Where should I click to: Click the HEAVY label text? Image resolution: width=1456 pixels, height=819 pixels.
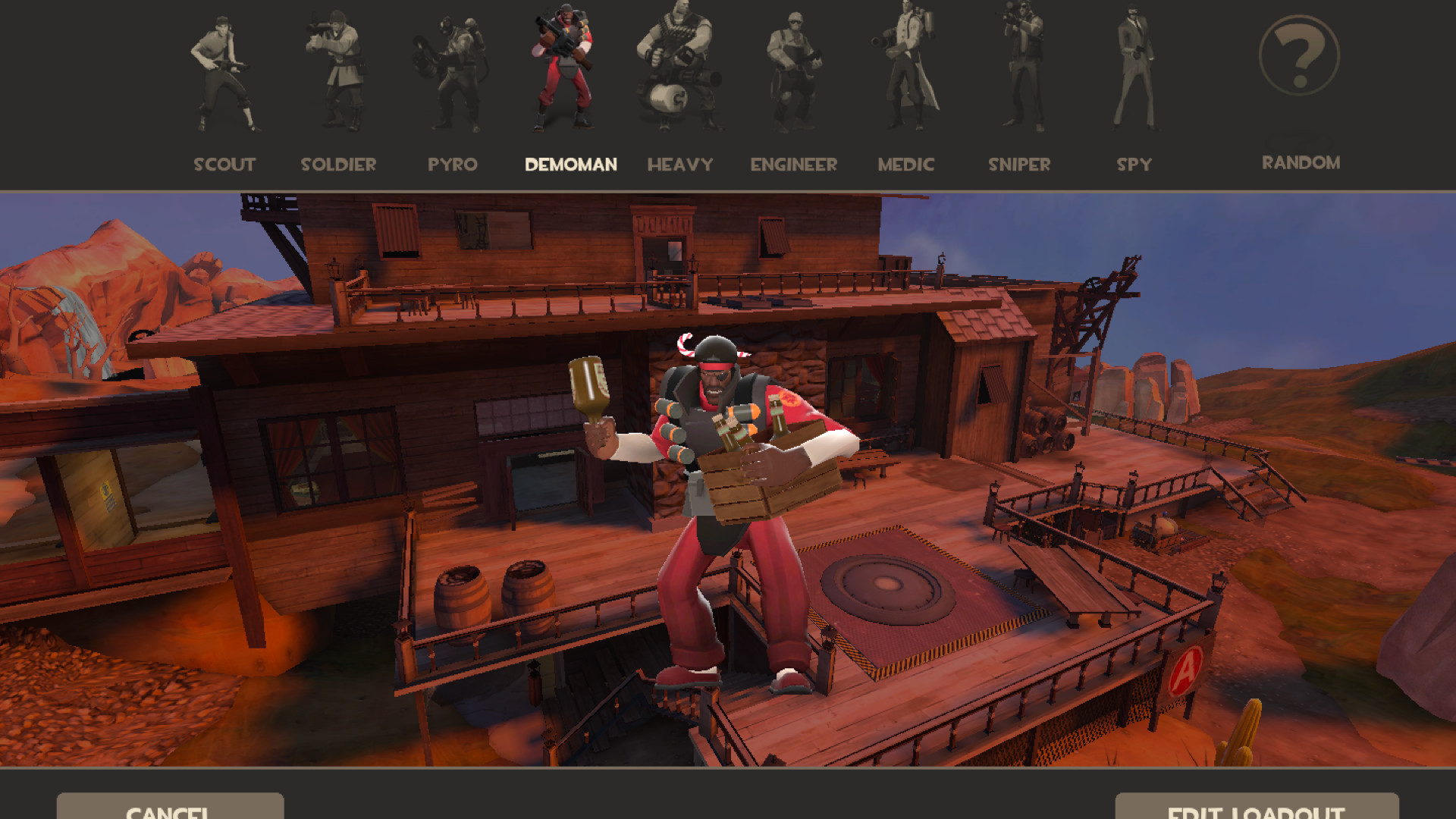pyautogui.click(x=680, y=165)
